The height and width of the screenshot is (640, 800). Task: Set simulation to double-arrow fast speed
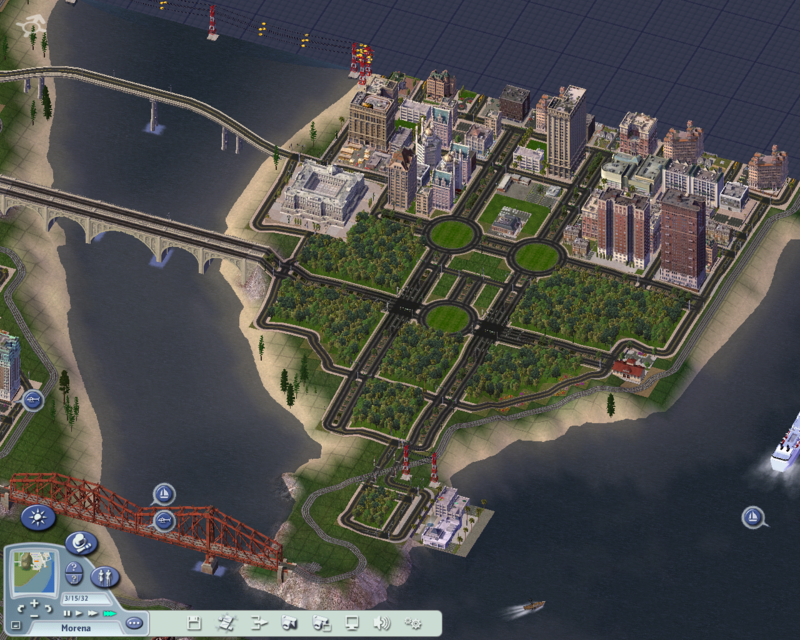tap(92, 613)
